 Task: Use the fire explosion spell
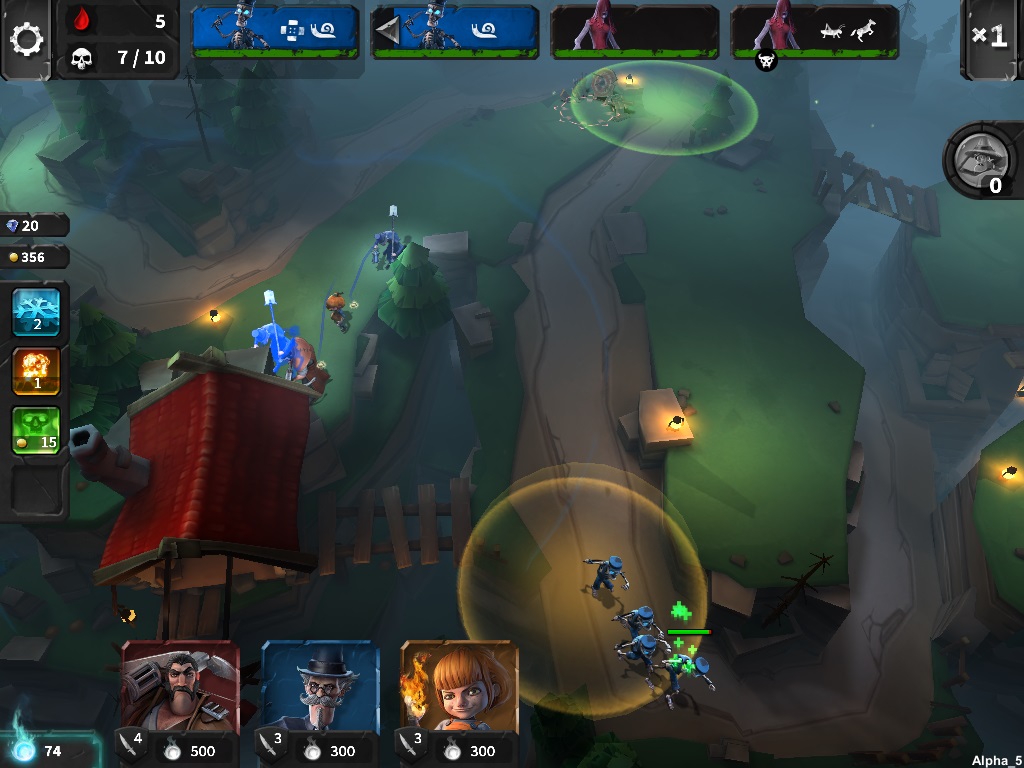[36, 371]
